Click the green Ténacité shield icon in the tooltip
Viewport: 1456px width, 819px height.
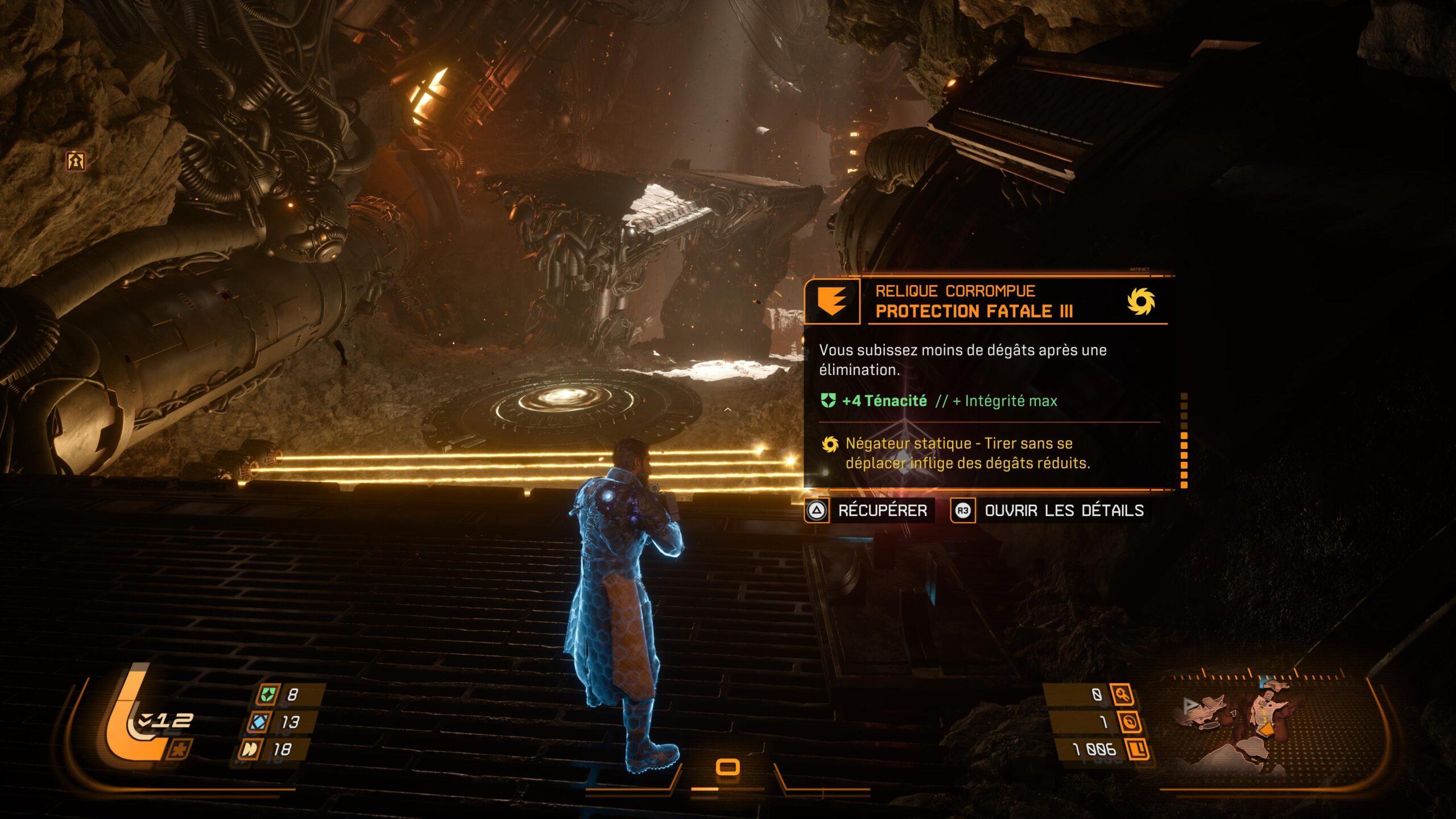point(828,401)
